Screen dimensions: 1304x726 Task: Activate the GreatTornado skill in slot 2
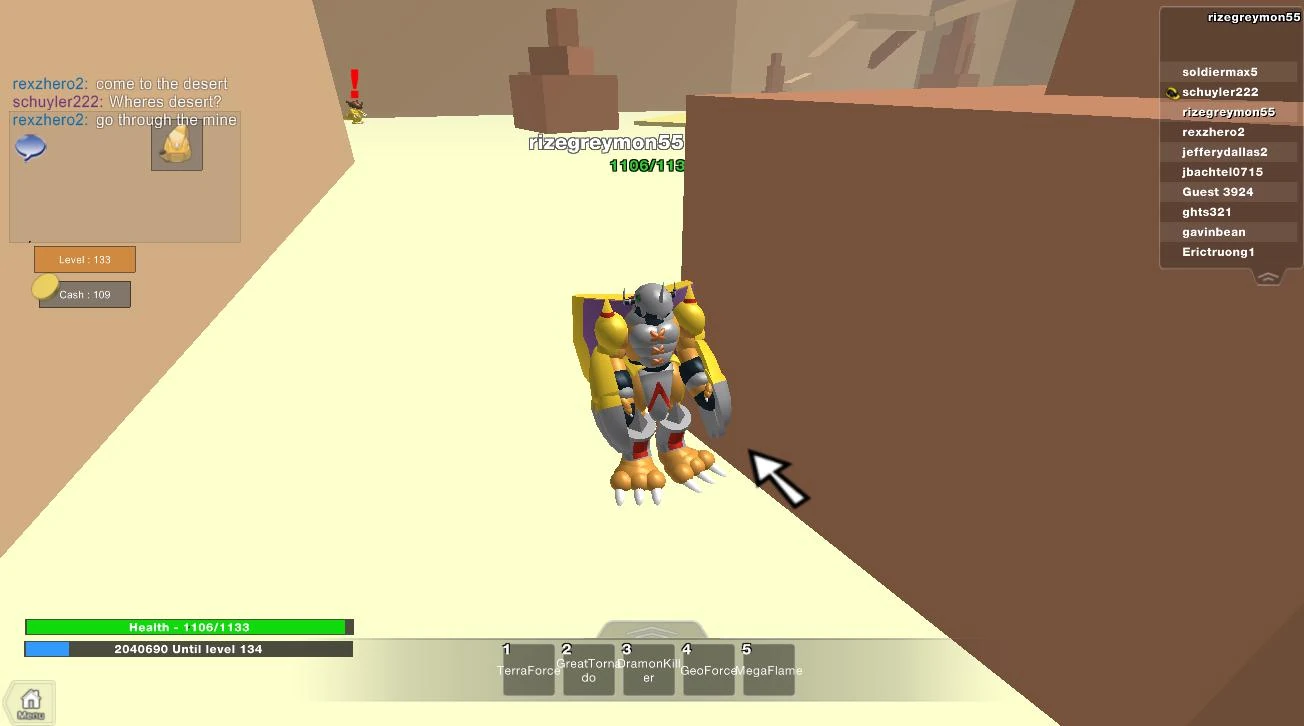588,669
